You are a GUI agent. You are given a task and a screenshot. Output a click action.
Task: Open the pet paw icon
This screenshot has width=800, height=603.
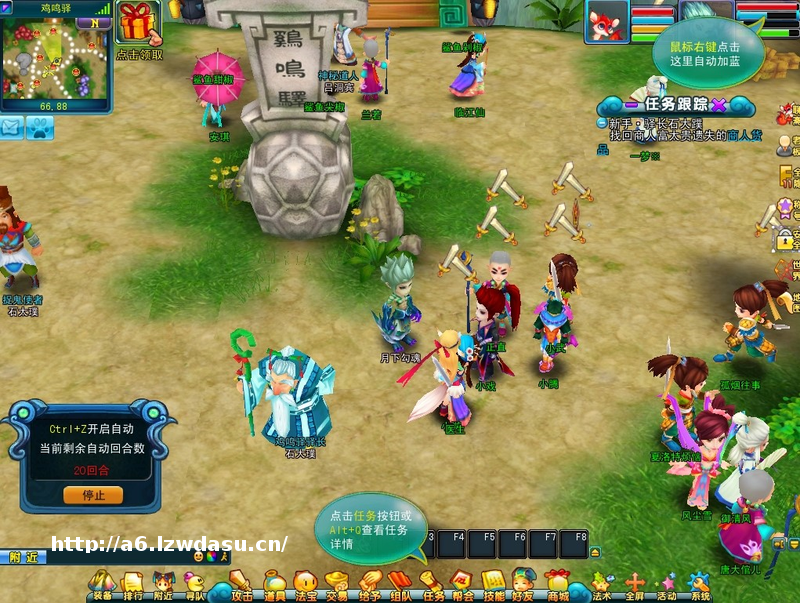coord(40,127)
